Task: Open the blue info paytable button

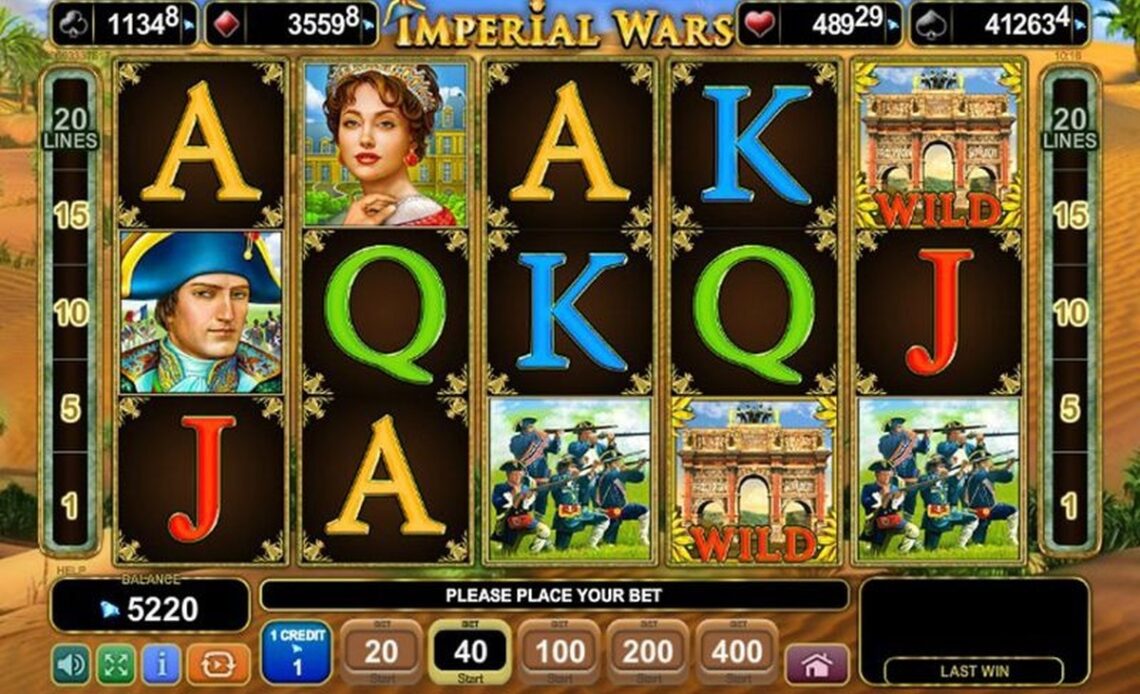Action: click(161, 664)
